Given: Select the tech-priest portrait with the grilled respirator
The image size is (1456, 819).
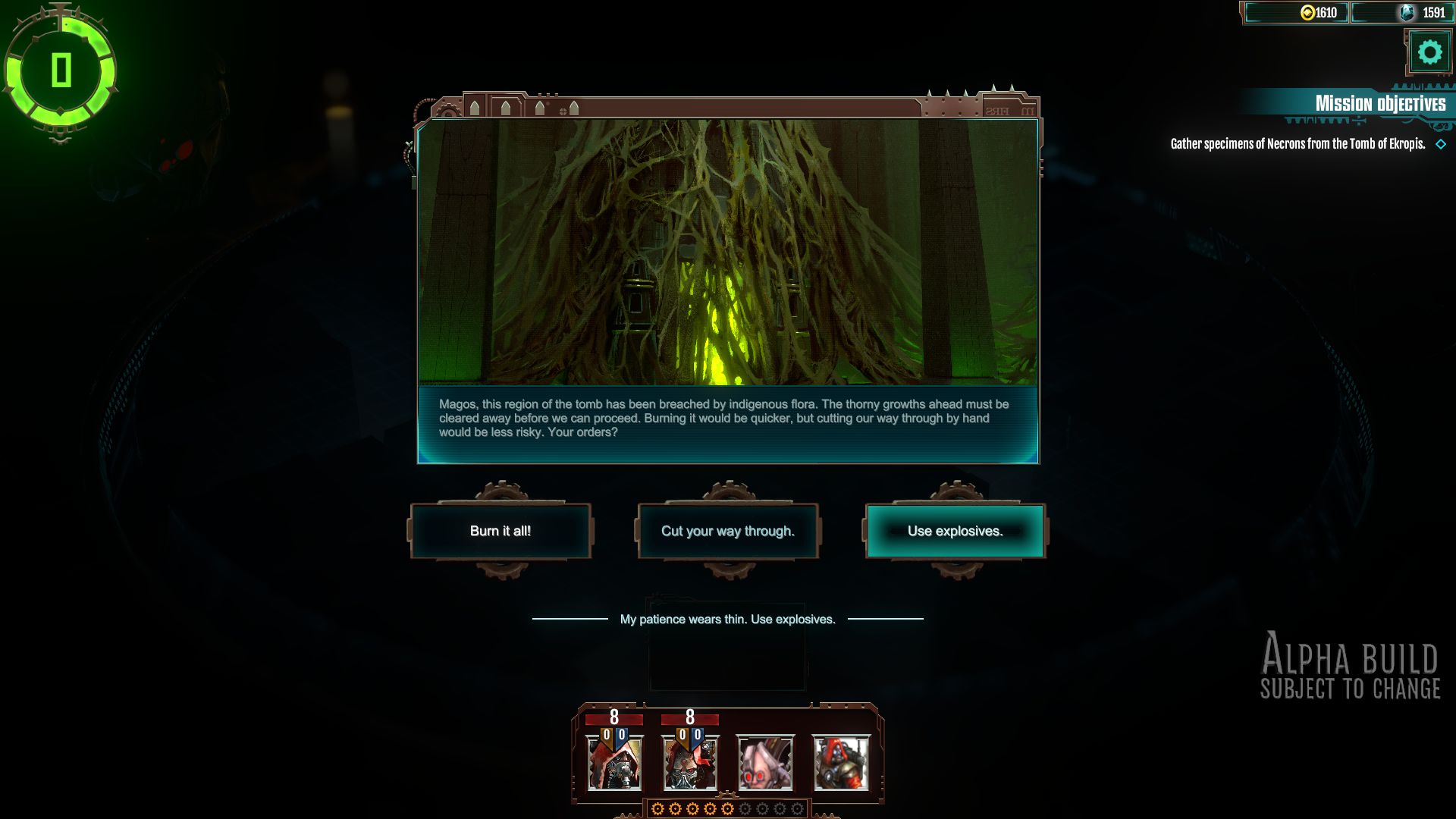Looking at the screenshot, I should click(x=690, y=763).
